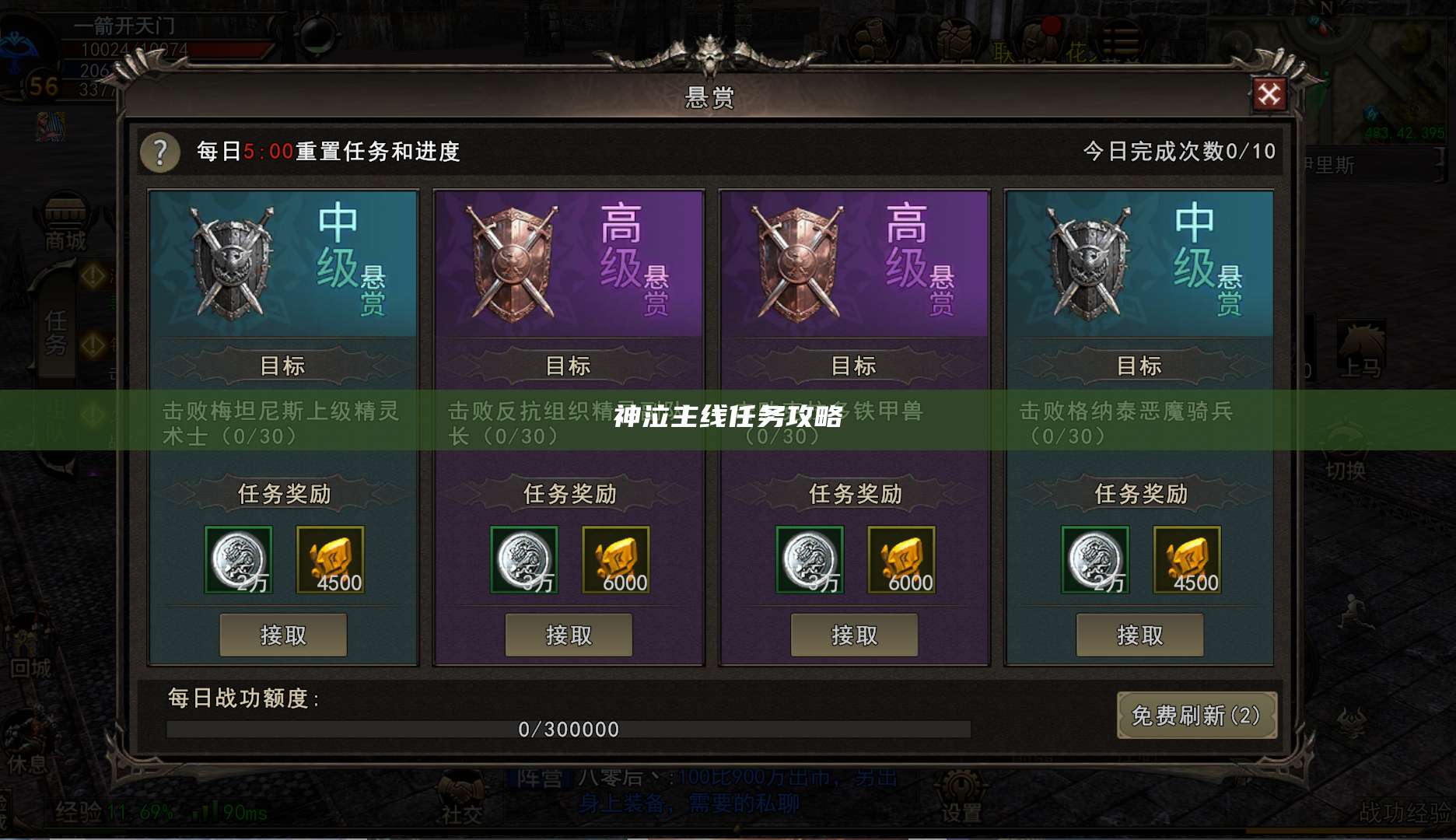Click 接取 on the first 高级 bounty
The height and width of the screenshot is (840, 1456).
[x=569, y=635]
